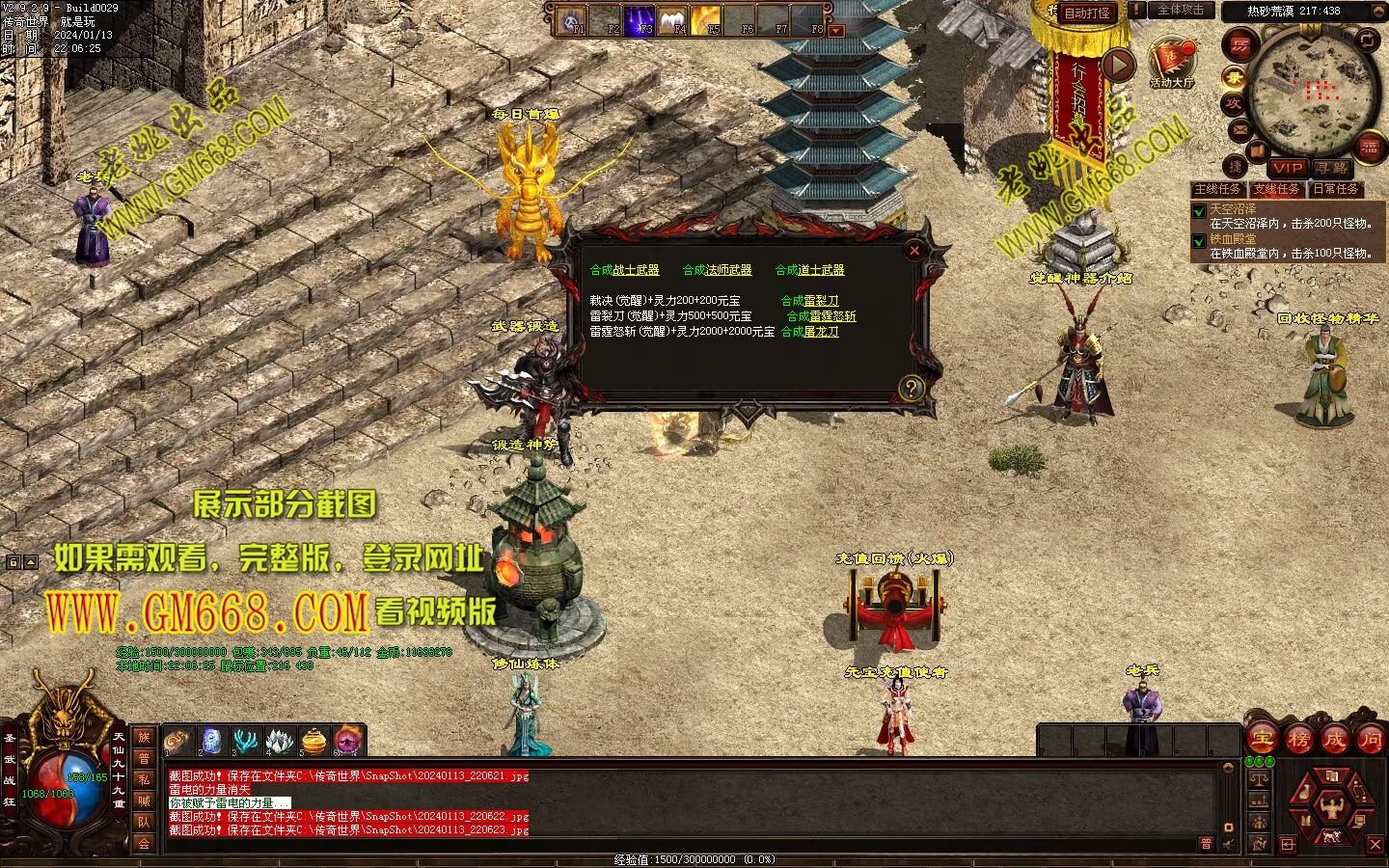This screenshot has width=1389, height=868.
Task: Open the 榜 ranking button
Action: [1298, 740]
